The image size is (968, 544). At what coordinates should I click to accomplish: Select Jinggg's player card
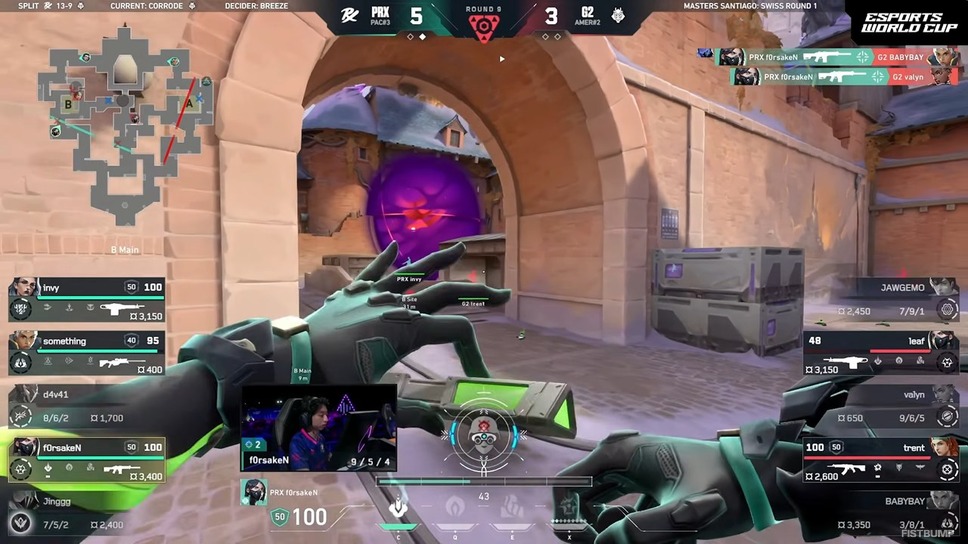(87, 511)
